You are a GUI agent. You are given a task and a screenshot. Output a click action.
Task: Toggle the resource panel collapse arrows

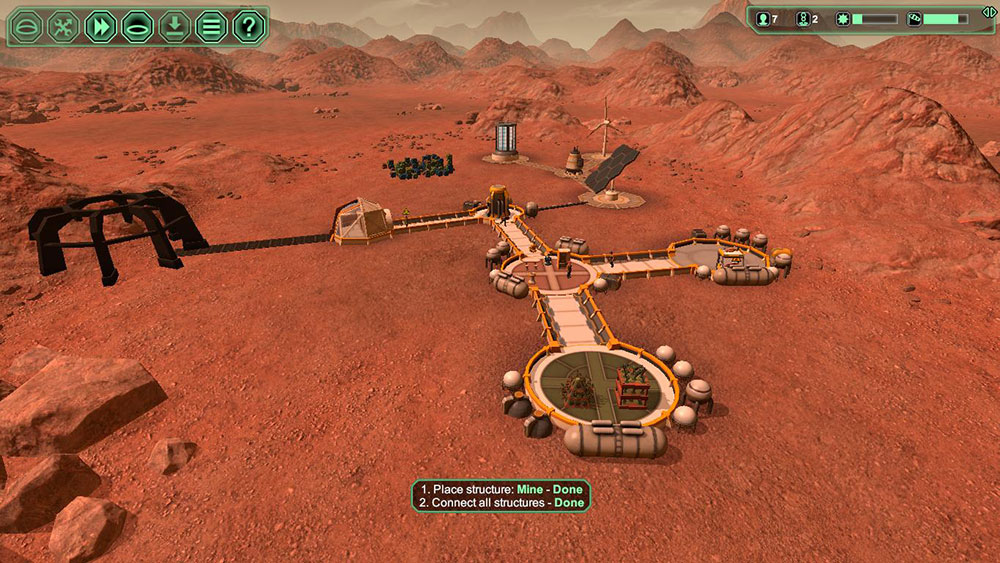tap(988, 11)
